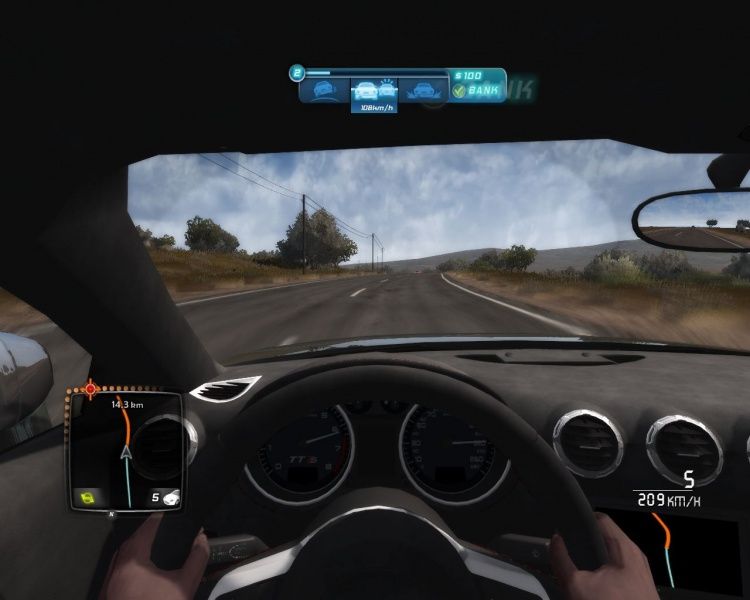Click the yellow-green icon on the minimap
The height and width of the screenshot is (600, 750).
point(87,496)
